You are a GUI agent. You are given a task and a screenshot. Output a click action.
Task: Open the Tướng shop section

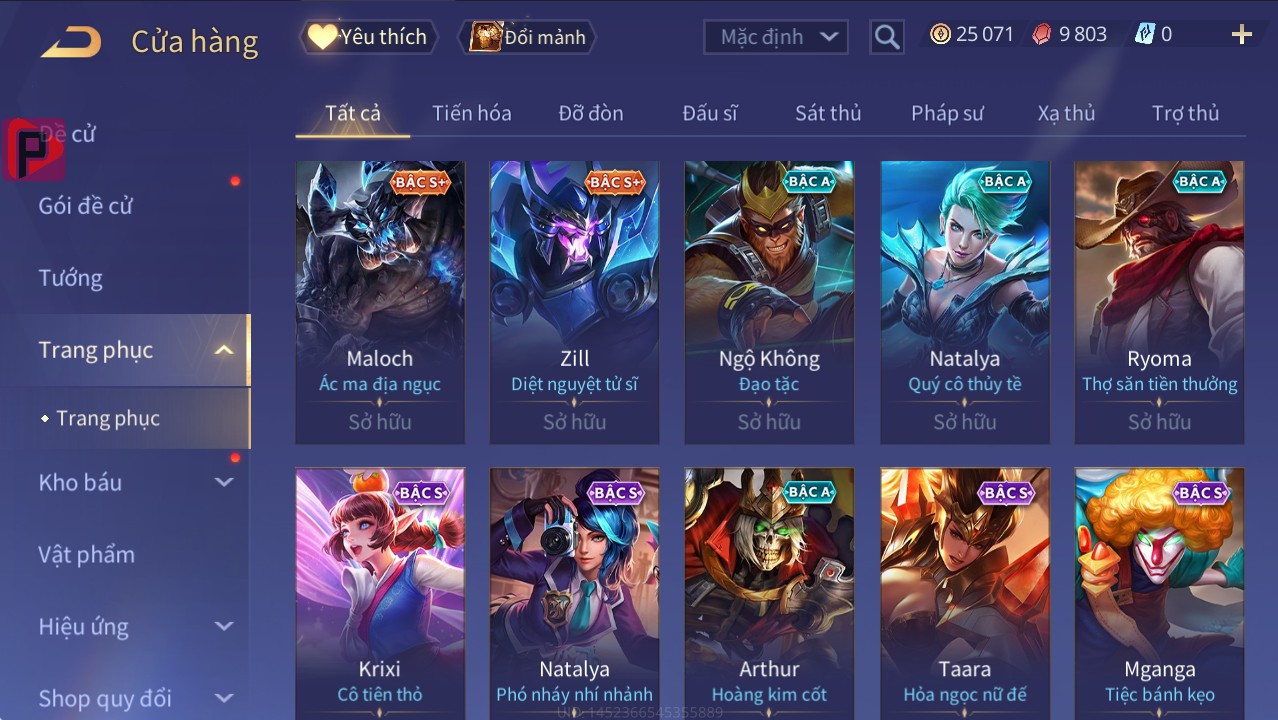click(71, 278)
